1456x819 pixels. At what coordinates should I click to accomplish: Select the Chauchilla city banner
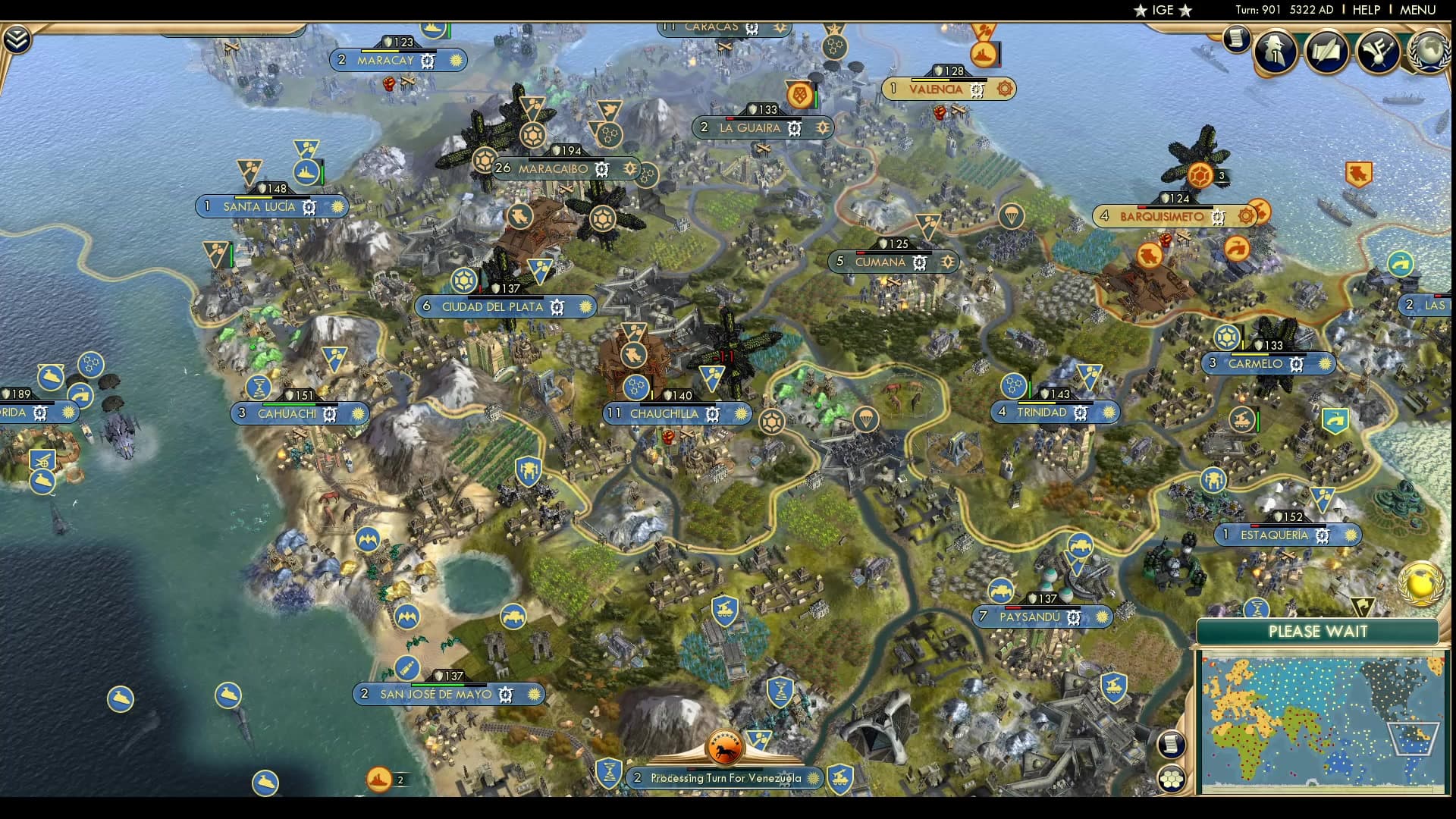click(664, 414)
